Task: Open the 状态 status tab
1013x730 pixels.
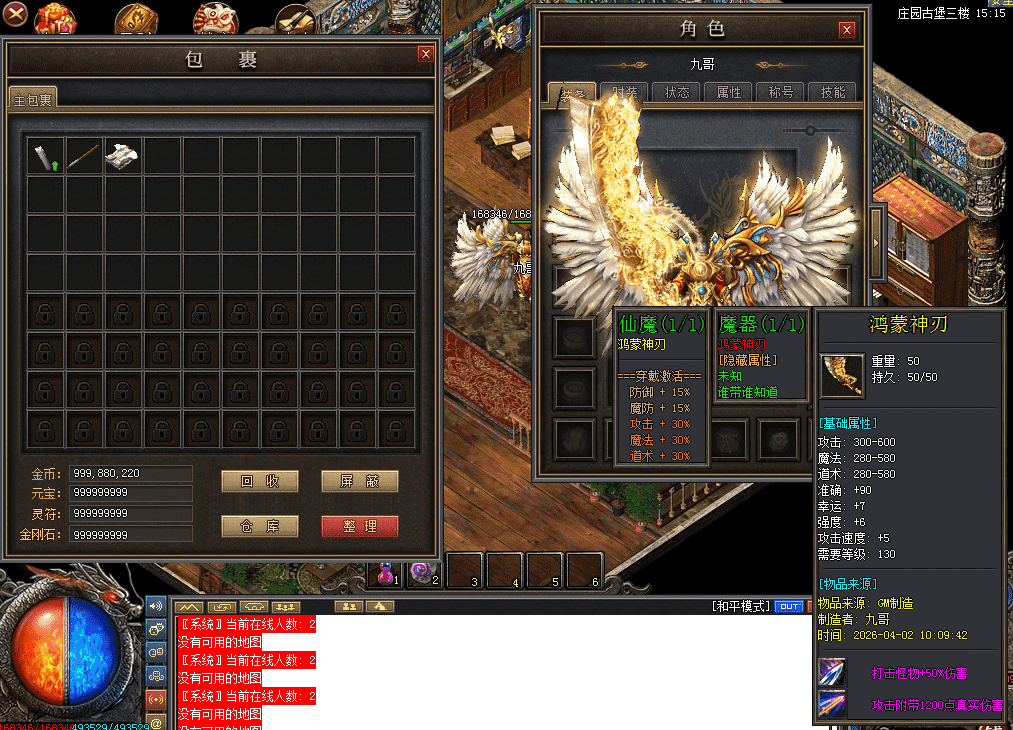Action: [x=677, y=92]
